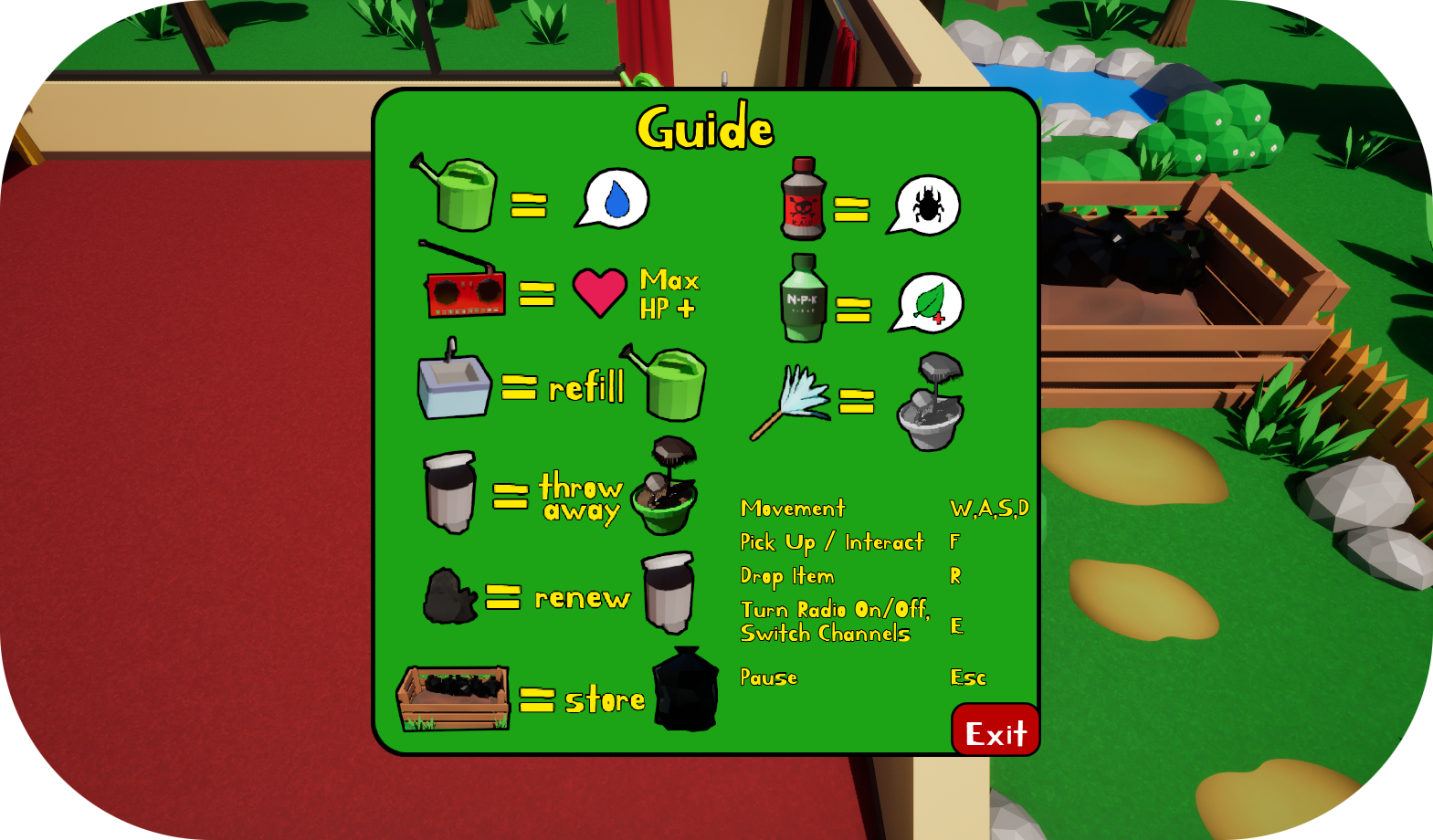Click the heart next to Max HP+
Image resolution: width=1433 pixels, height=840 pixels.
(598, 292)
